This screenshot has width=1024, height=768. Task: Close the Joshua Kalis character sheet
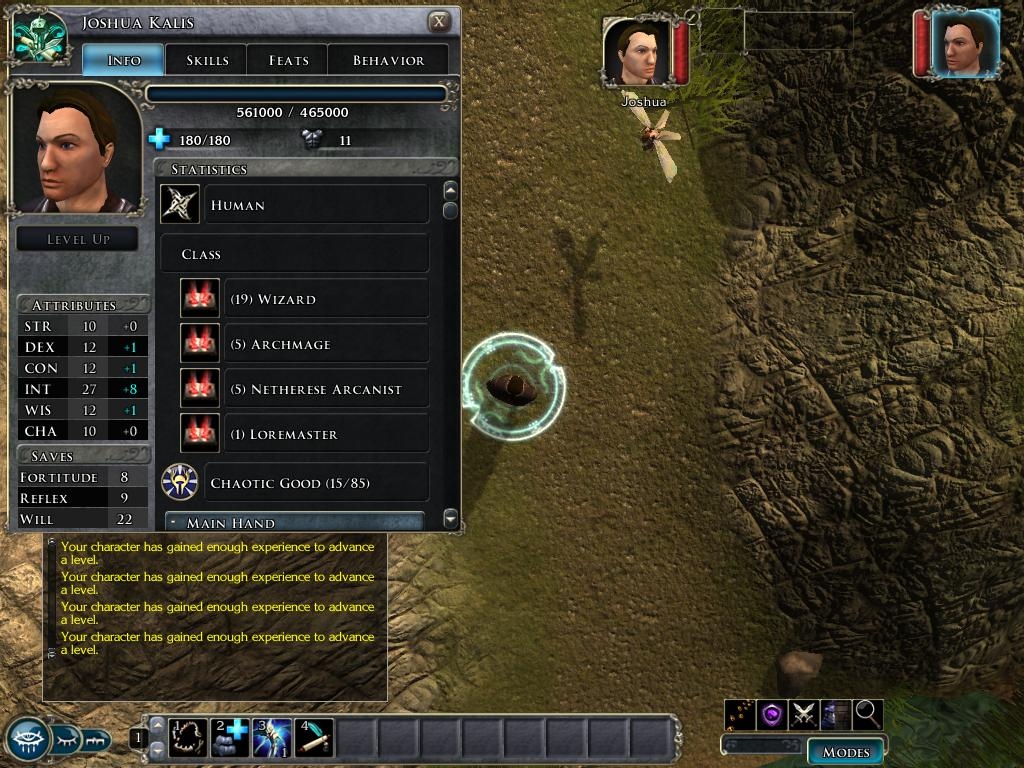pos(438,22)
